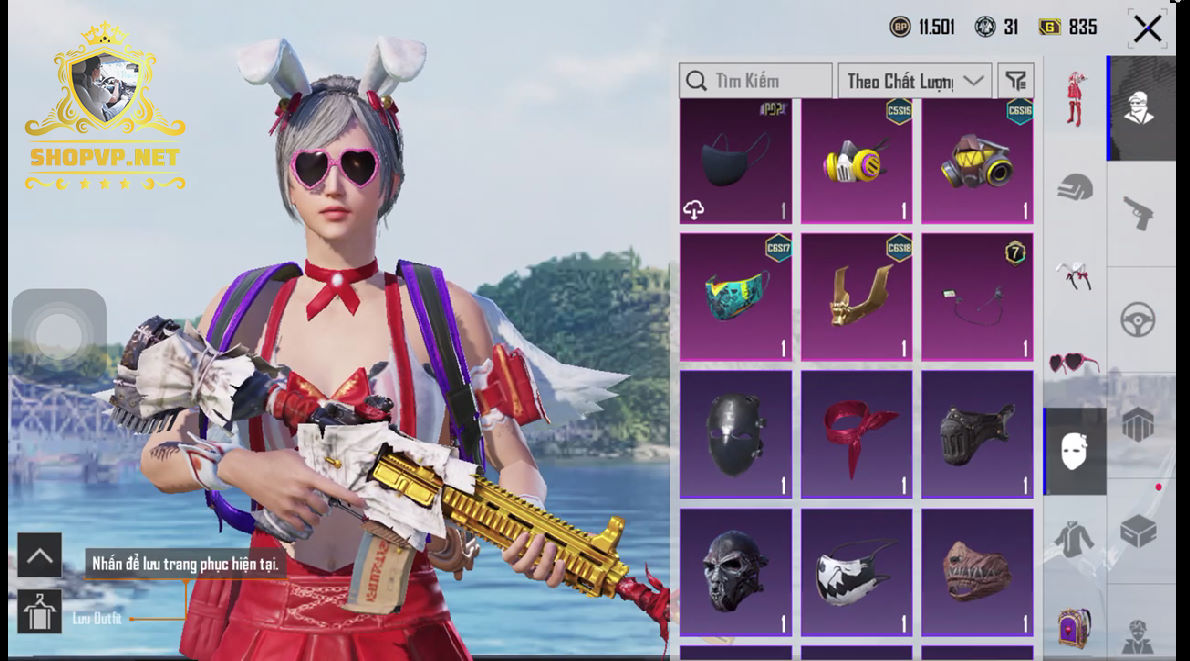Switch to the jacket clothing tab
Screen dimensions: 1190x661
point(1074,540)
